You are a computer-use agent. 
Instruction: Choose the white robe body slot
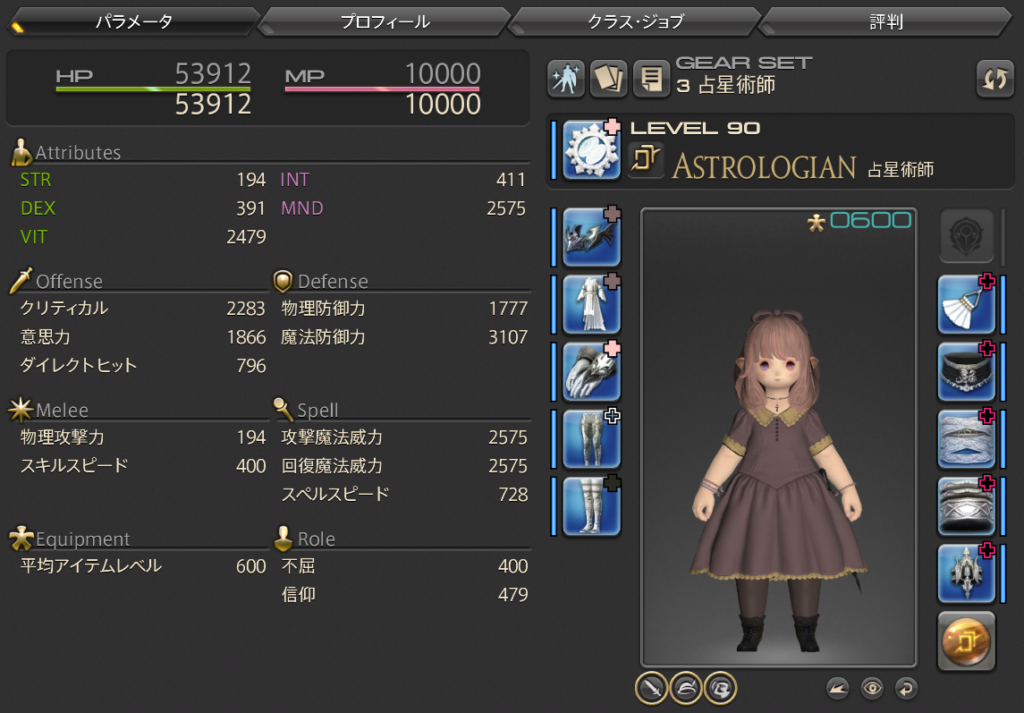click(x=592, y=304)
